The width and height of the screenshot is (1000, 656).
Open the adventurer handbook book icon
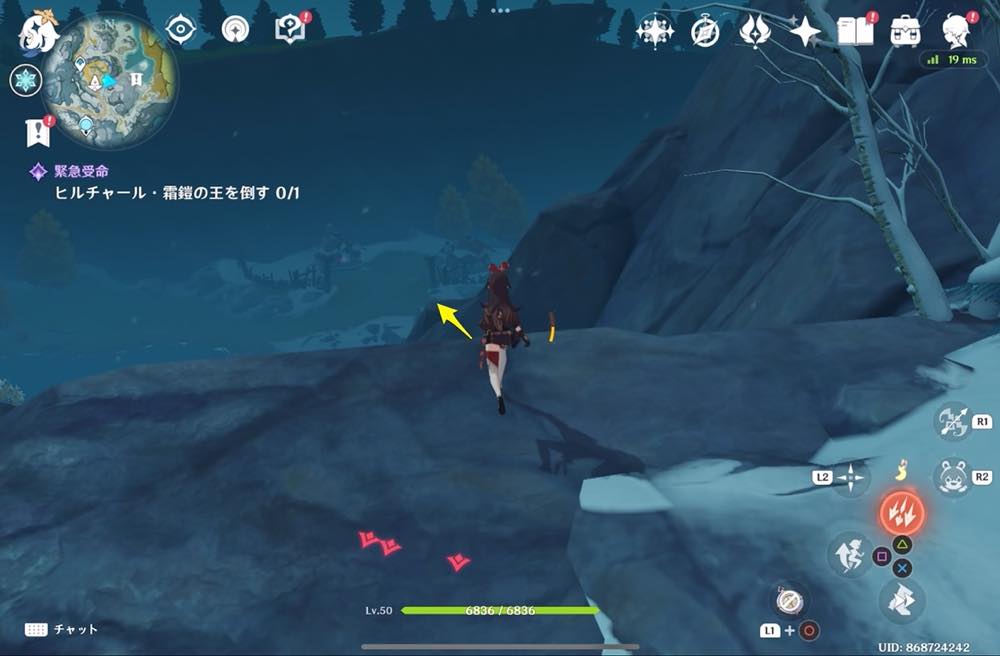point(856,31)
